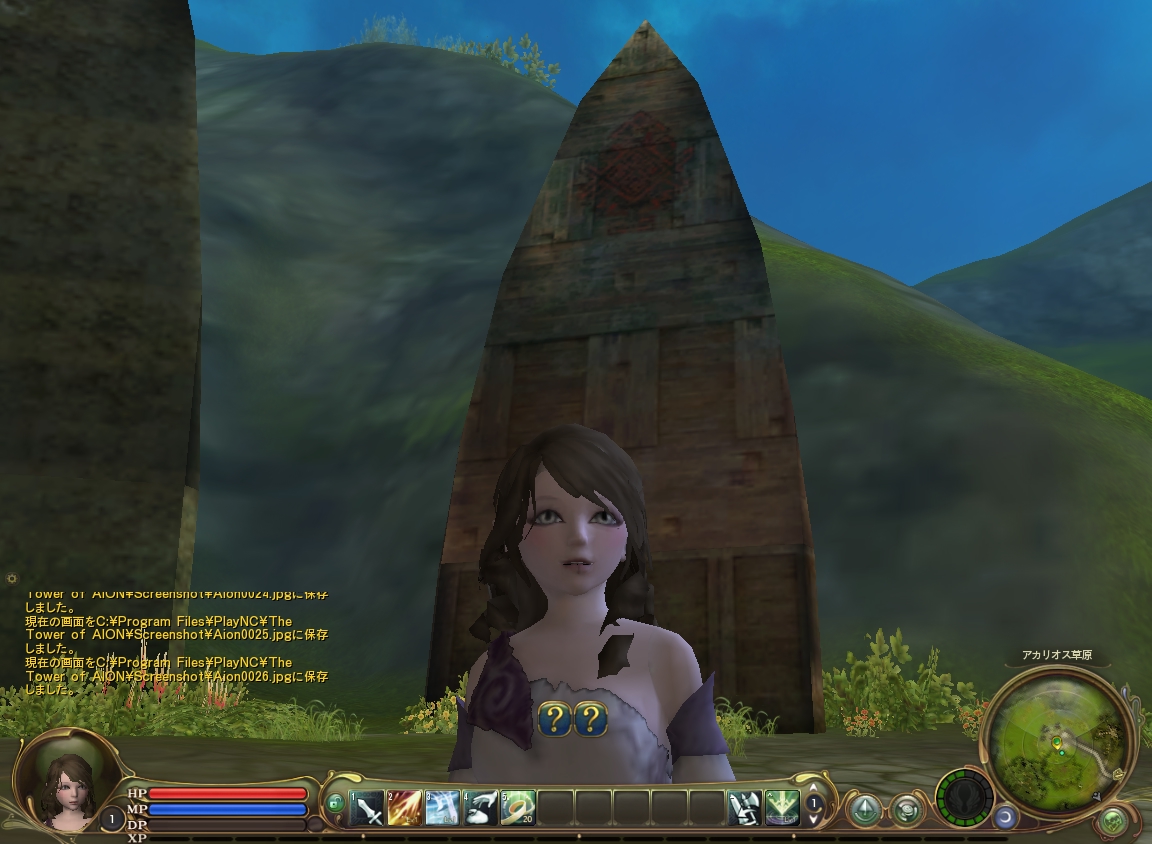
Task: Toggle the green hotbar lock button
Action: tap(335, 803)
